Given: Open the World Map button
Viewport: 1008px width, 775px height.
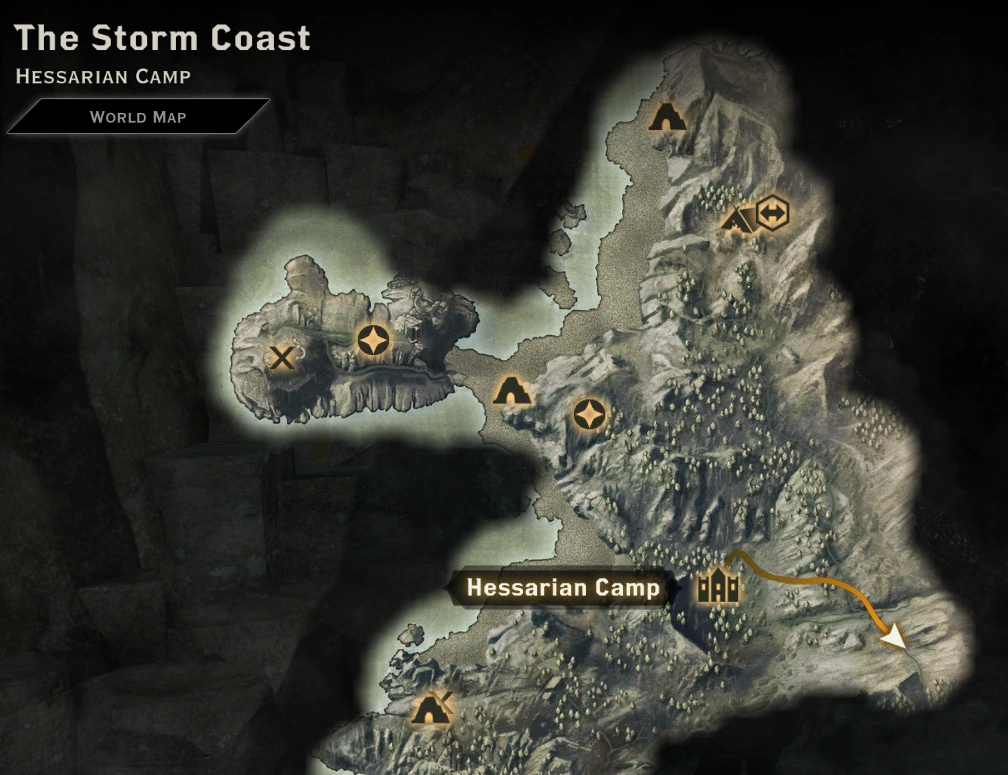Looking at the screenshot, I should pos(138,116).
